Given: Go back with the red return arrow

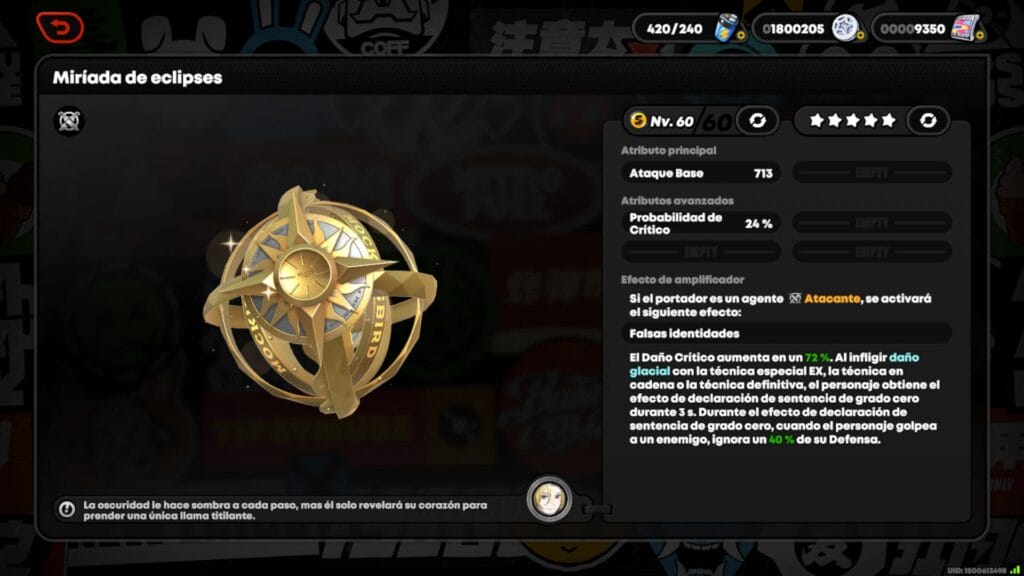Looking at the screenshot, I should pyautogui.click(x=59, y=26).
